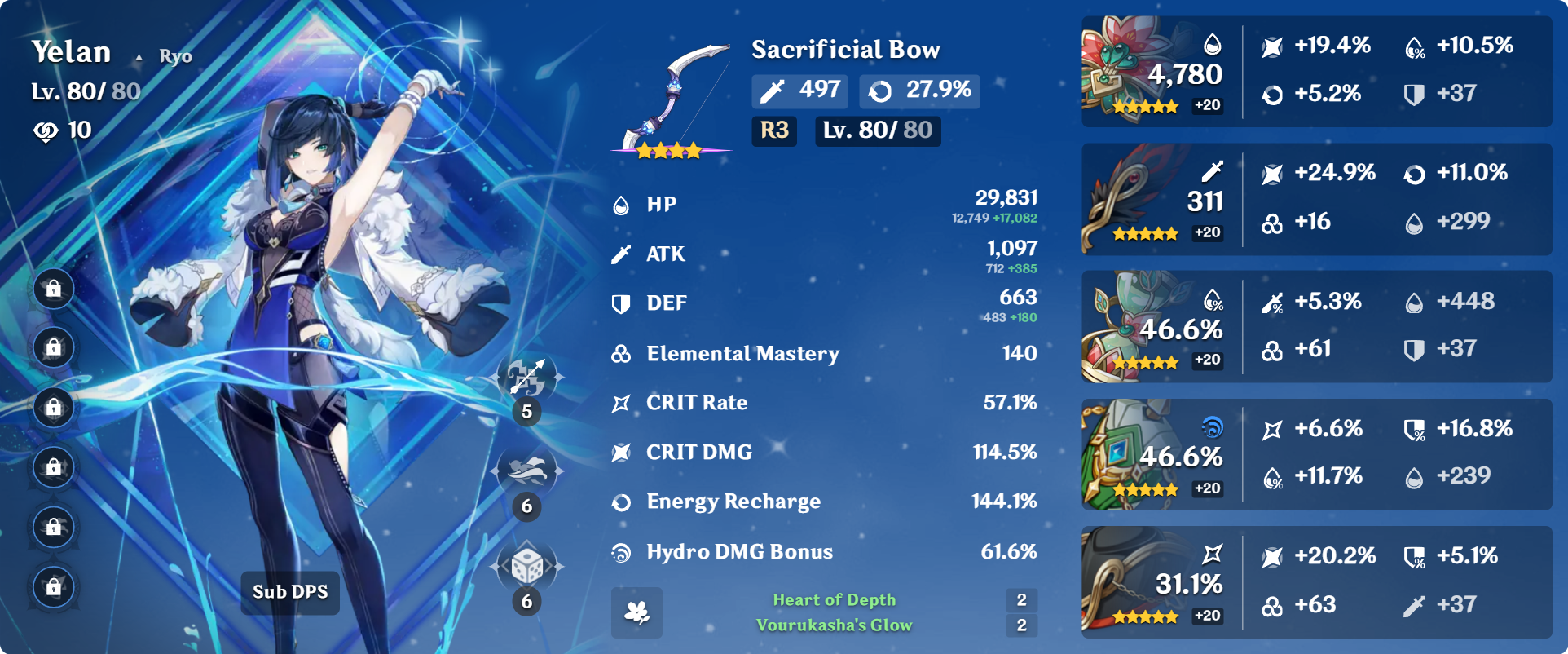Select the elemental skill talent icon

527,471
